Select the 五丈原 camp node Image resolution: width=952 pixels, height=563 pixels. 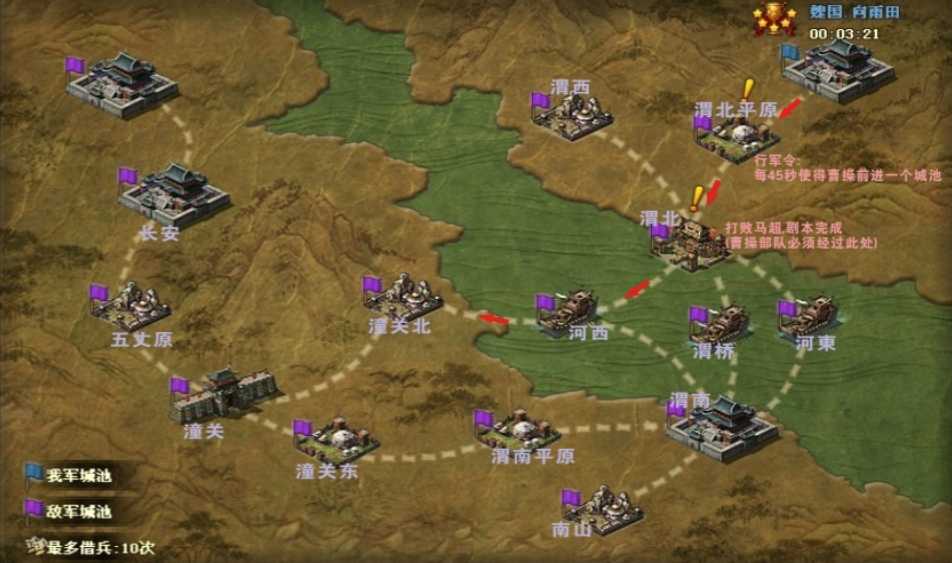(132, 305)
